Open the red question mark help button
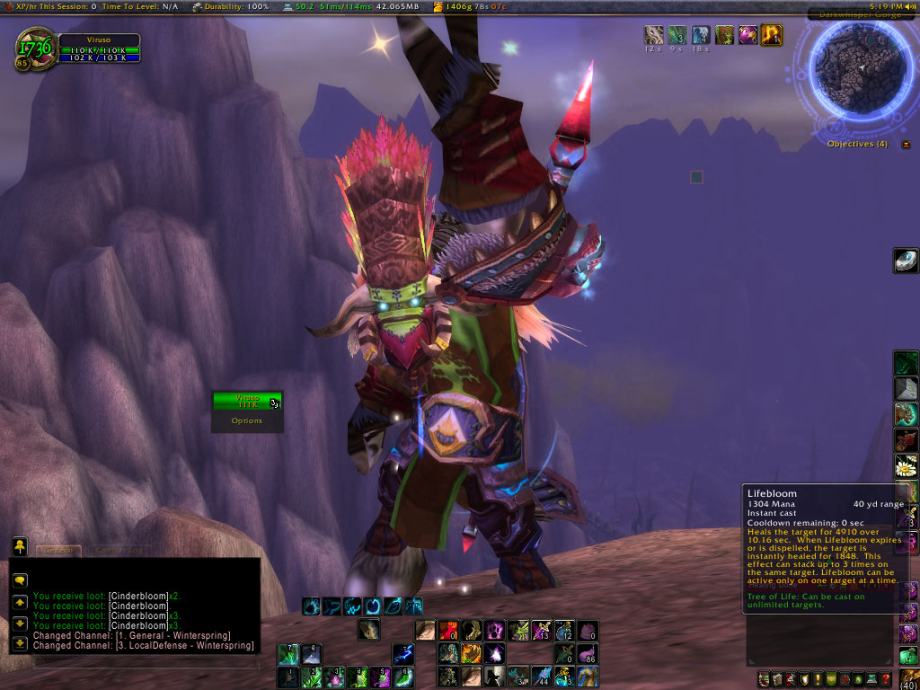The height and width of the screenshot is (690, 920). [x=885, y=680]
